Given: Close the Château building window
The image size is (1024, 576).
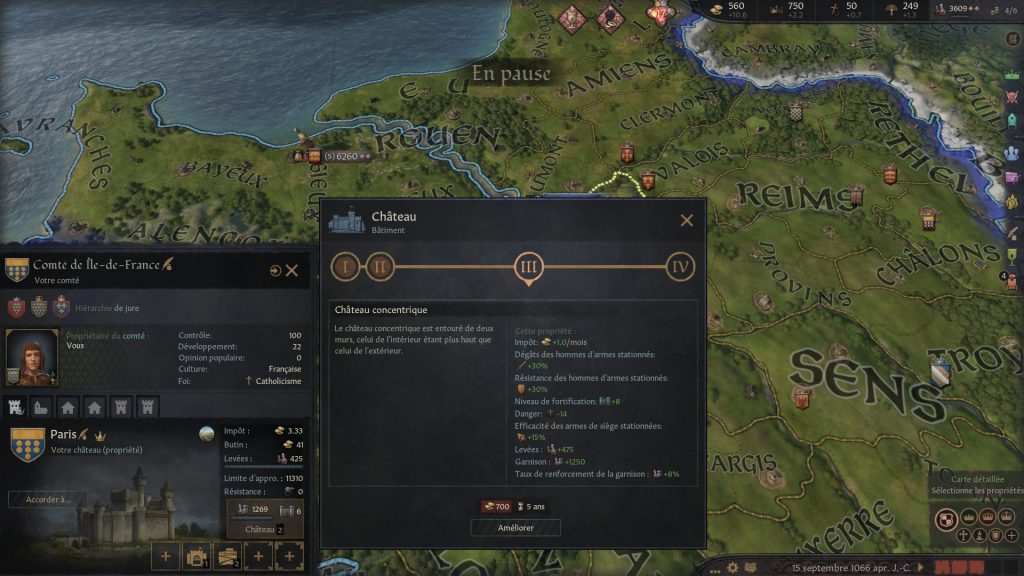Looking at the screenshot, I should pyautogui.click(x=686, y=221).
